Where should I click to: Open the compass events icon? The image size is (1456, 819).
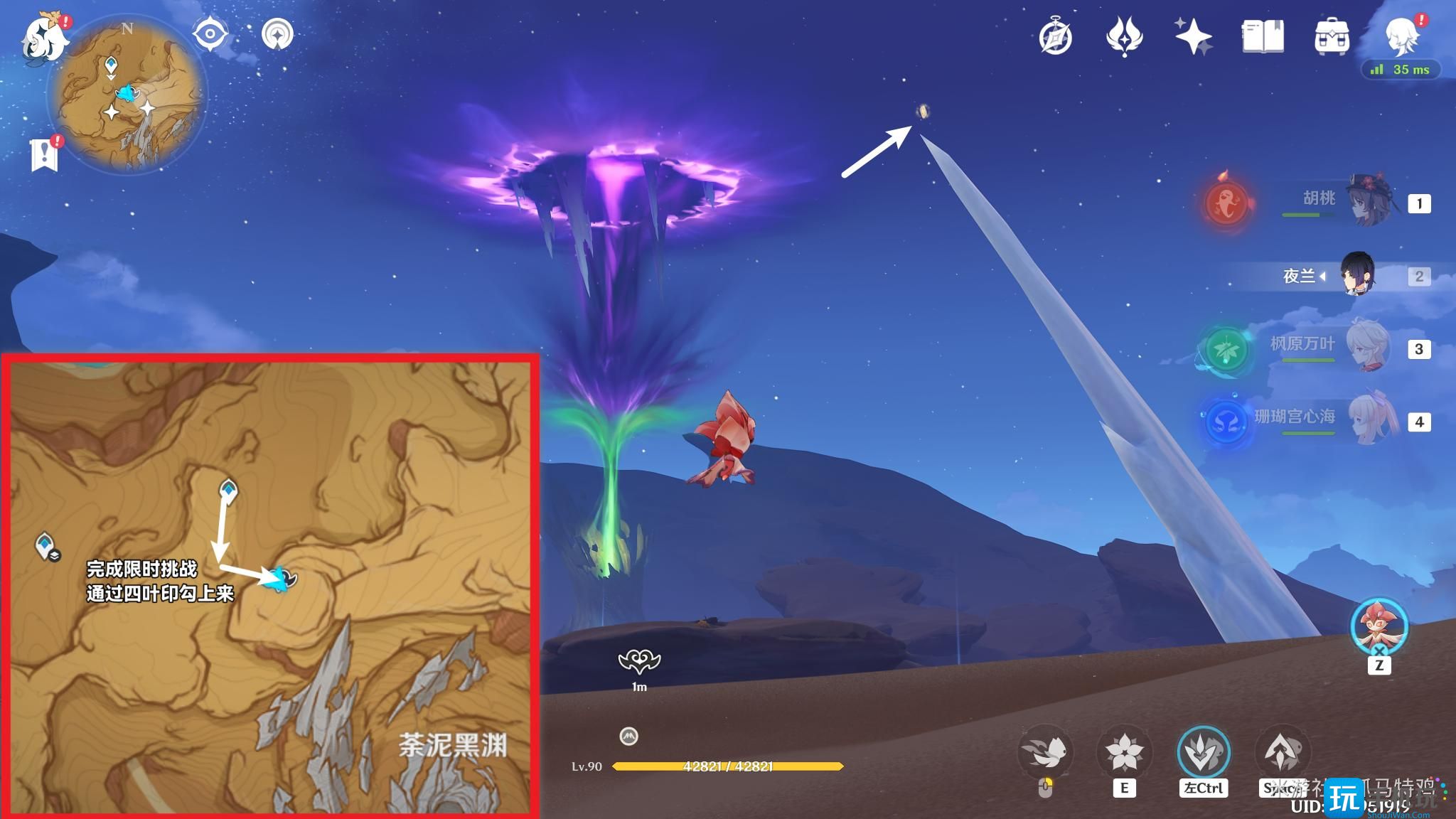tap(1055, 37)
